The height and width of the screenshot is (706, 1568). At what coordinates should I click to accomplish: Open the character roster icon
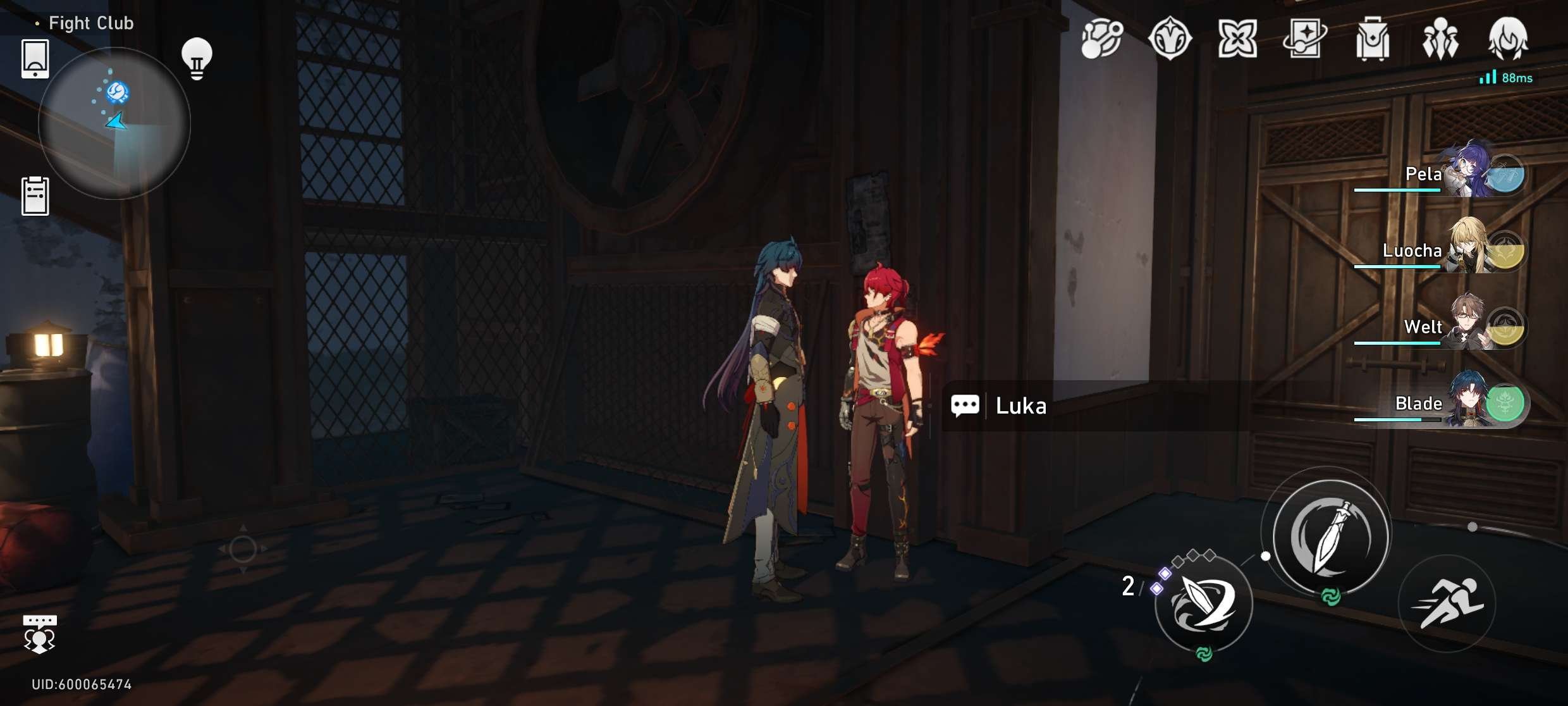pos(1440,39)
